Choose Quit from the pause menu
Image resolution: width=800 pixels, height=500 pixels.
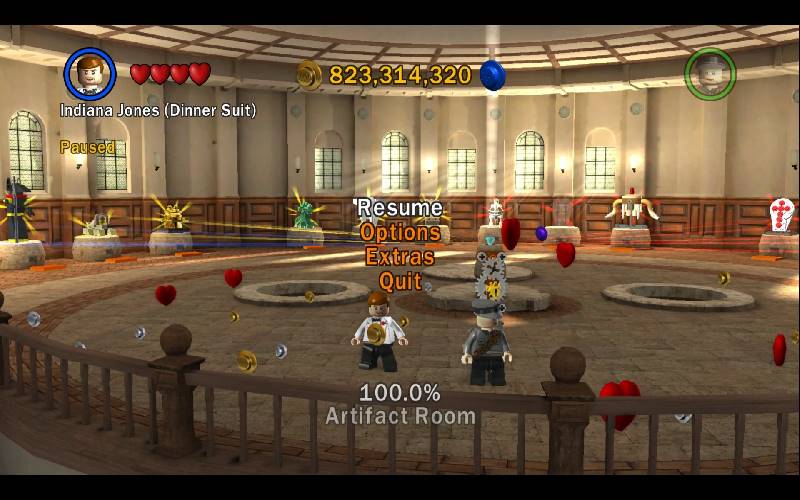400,281
